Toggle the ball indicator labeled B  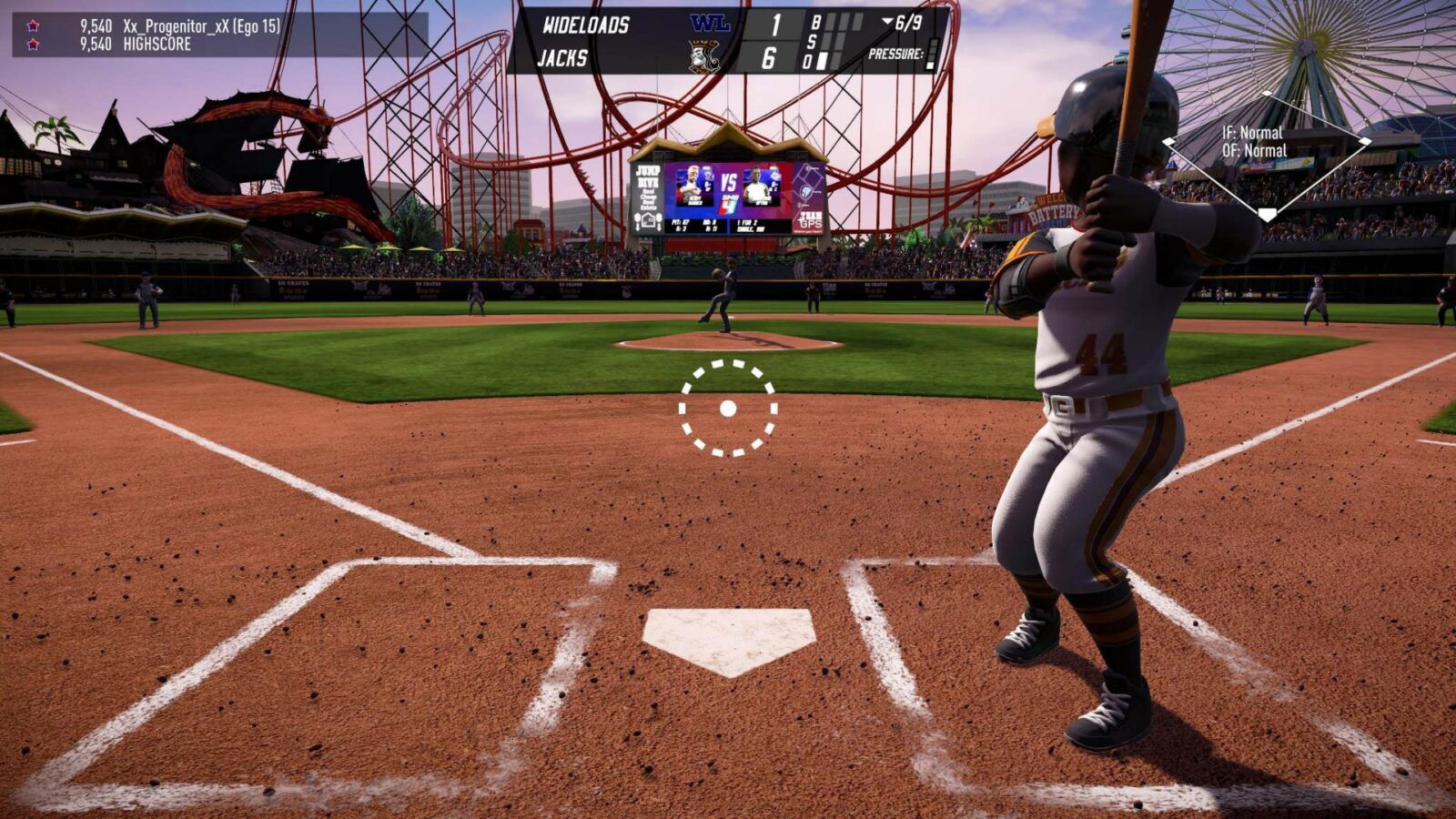[x=816, y=22]
